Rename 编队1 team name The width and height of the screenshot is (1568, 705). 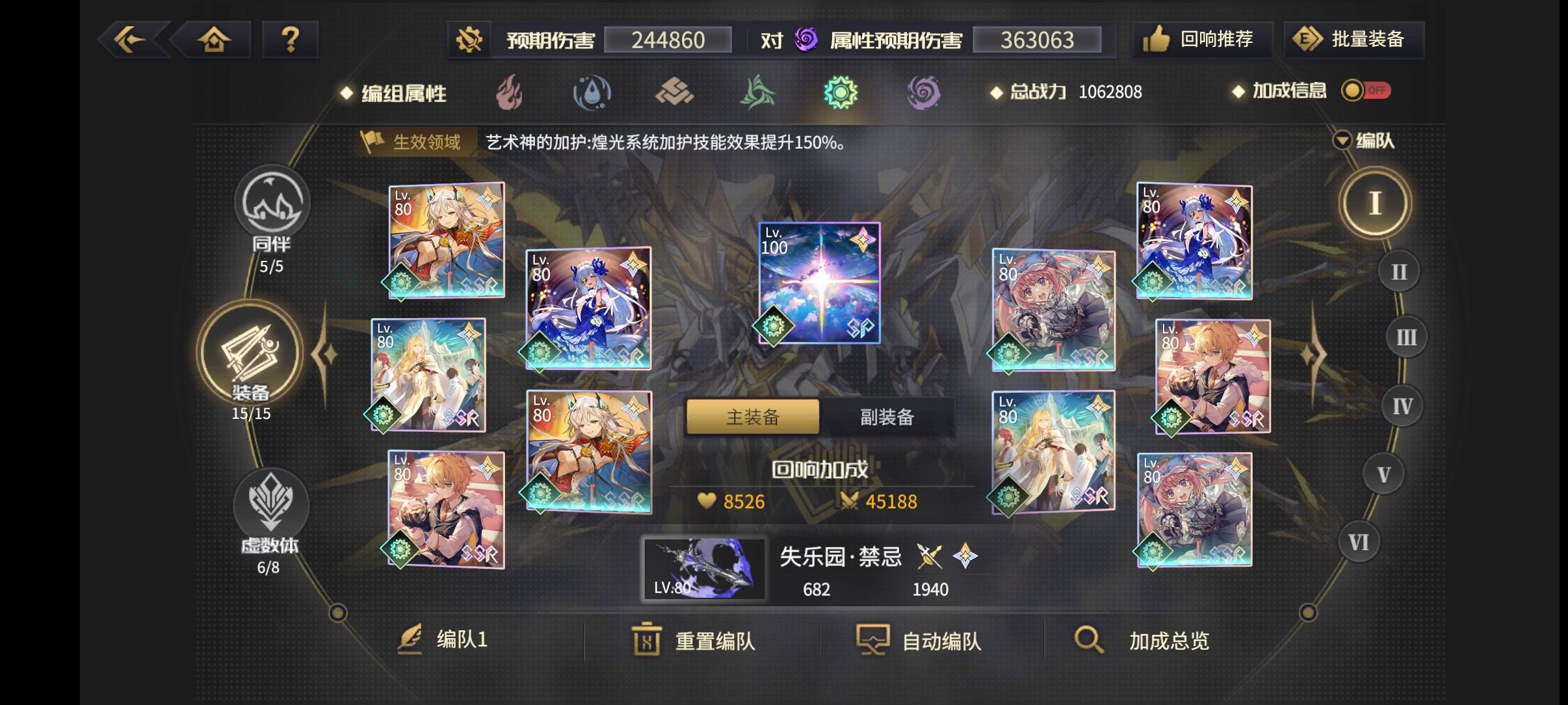click(449, 641)
